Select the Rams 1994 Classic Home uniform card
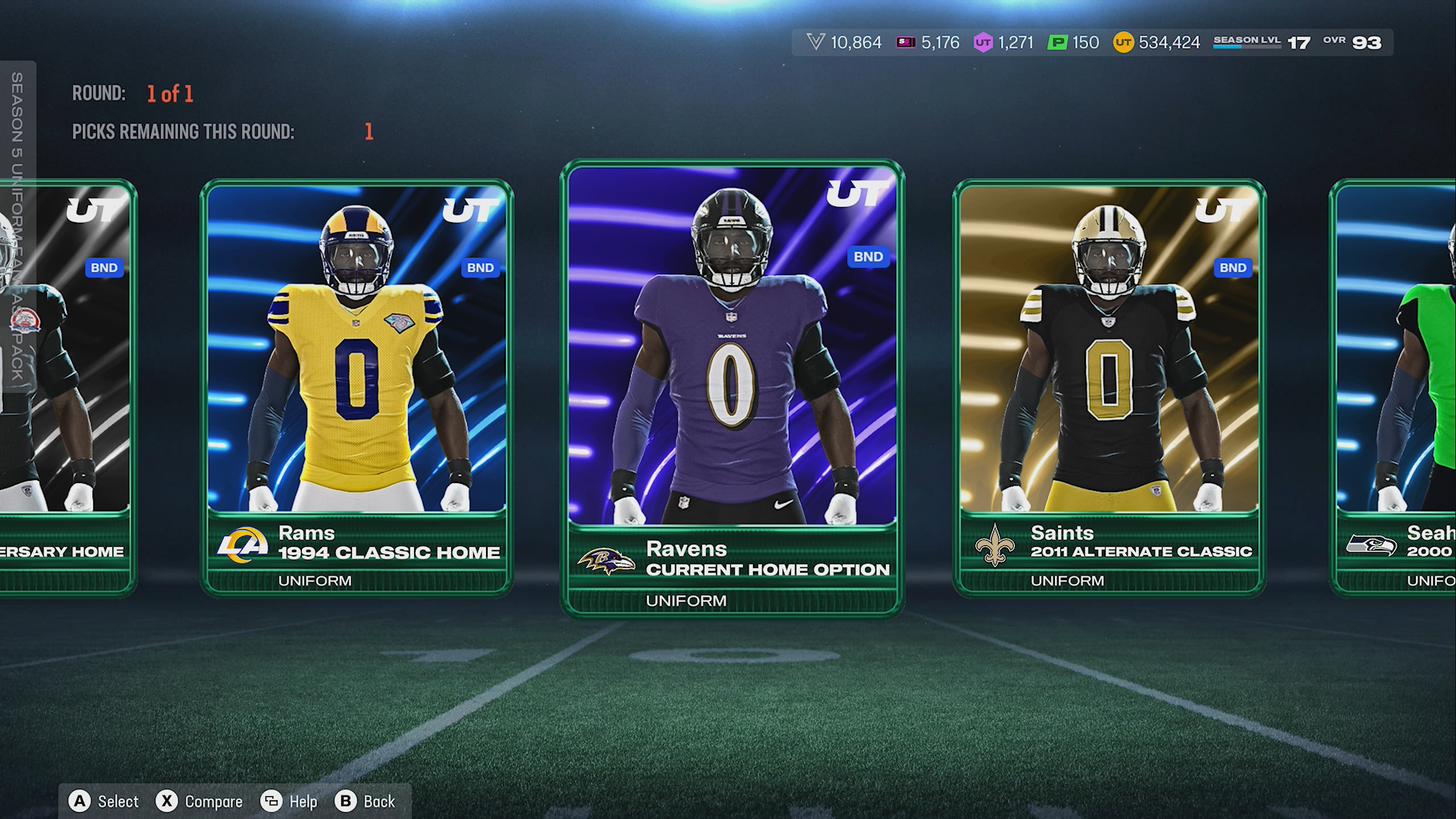The image size is (1456, 819). point(356,387)
